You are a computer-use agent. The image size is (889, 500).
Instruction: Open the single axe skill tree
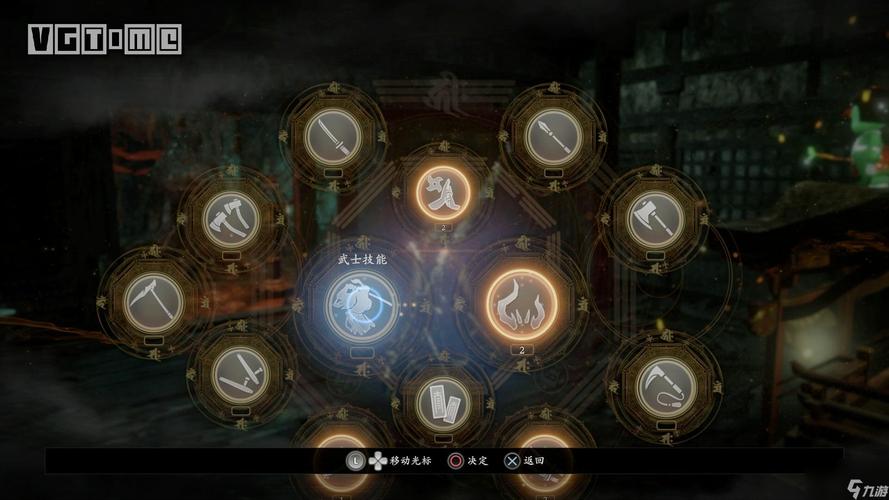[x=655, y=216]
